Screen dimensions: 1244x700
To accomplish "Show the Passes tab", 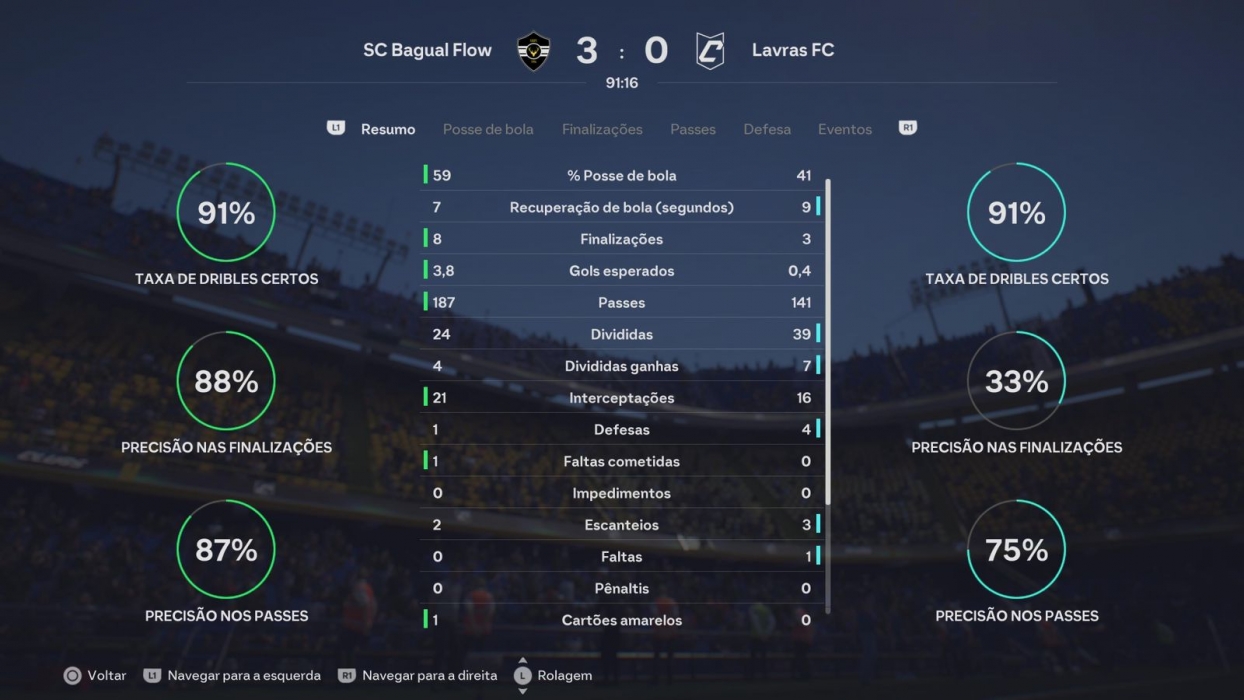I will click(693, 129).
